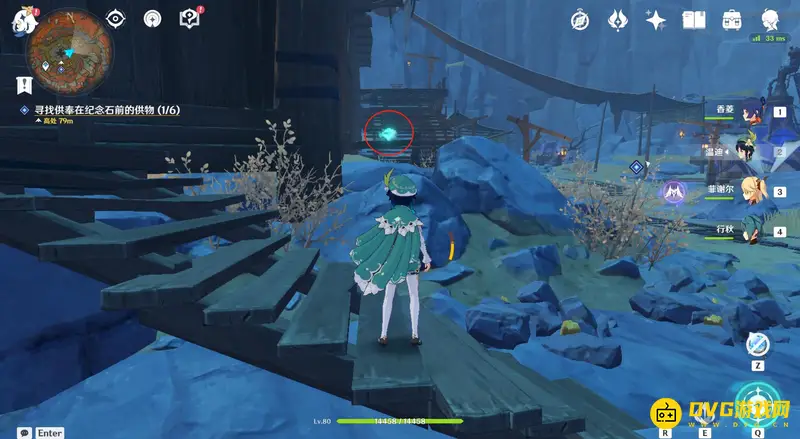
Task: Open the inventory backpack icon
Action: click(732, 20)
